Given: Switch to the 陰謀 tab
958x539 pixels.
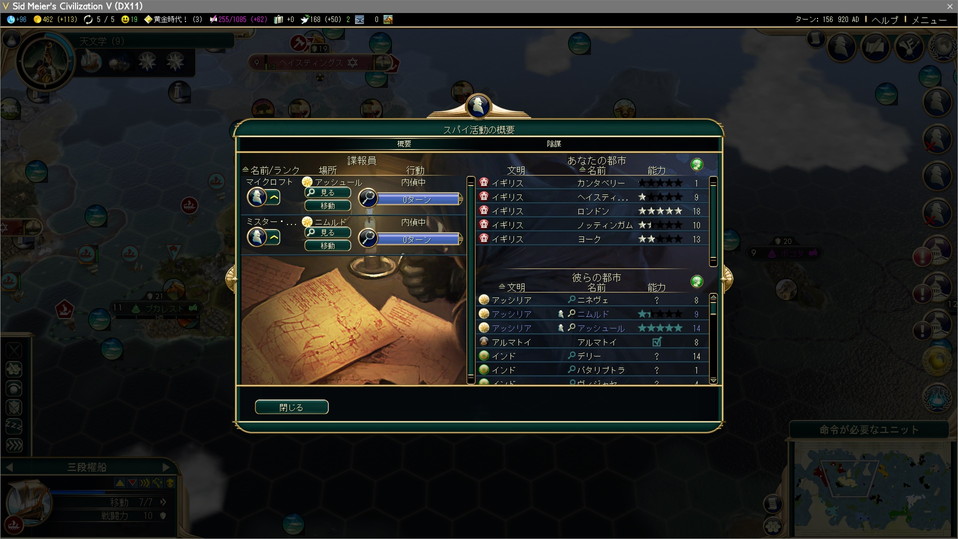Looking at the screenshot, I should point(553,144).
